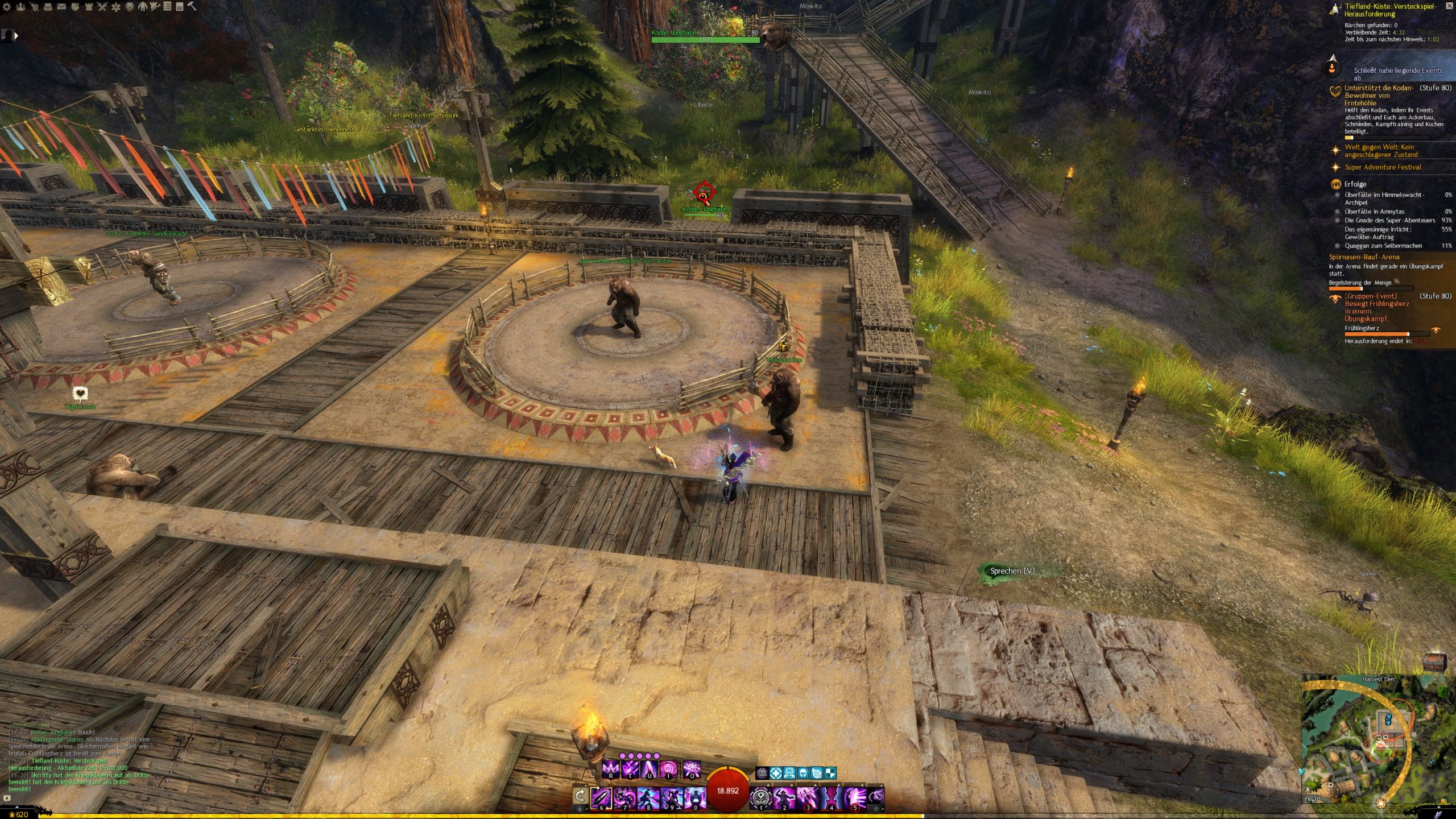Open the mail envelope icon
Image resolution: width=1456 pixels, height=819 pixels.
pos(61,7)
